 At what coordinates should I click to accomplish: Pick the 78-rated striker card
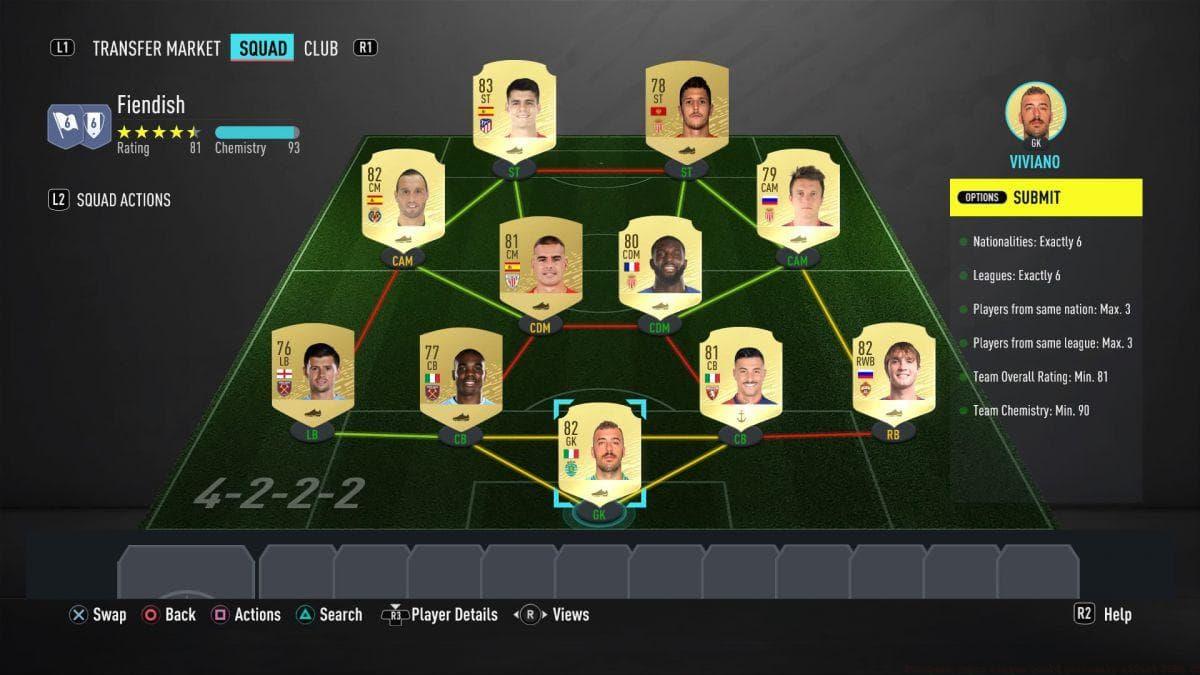click(687, 112)
